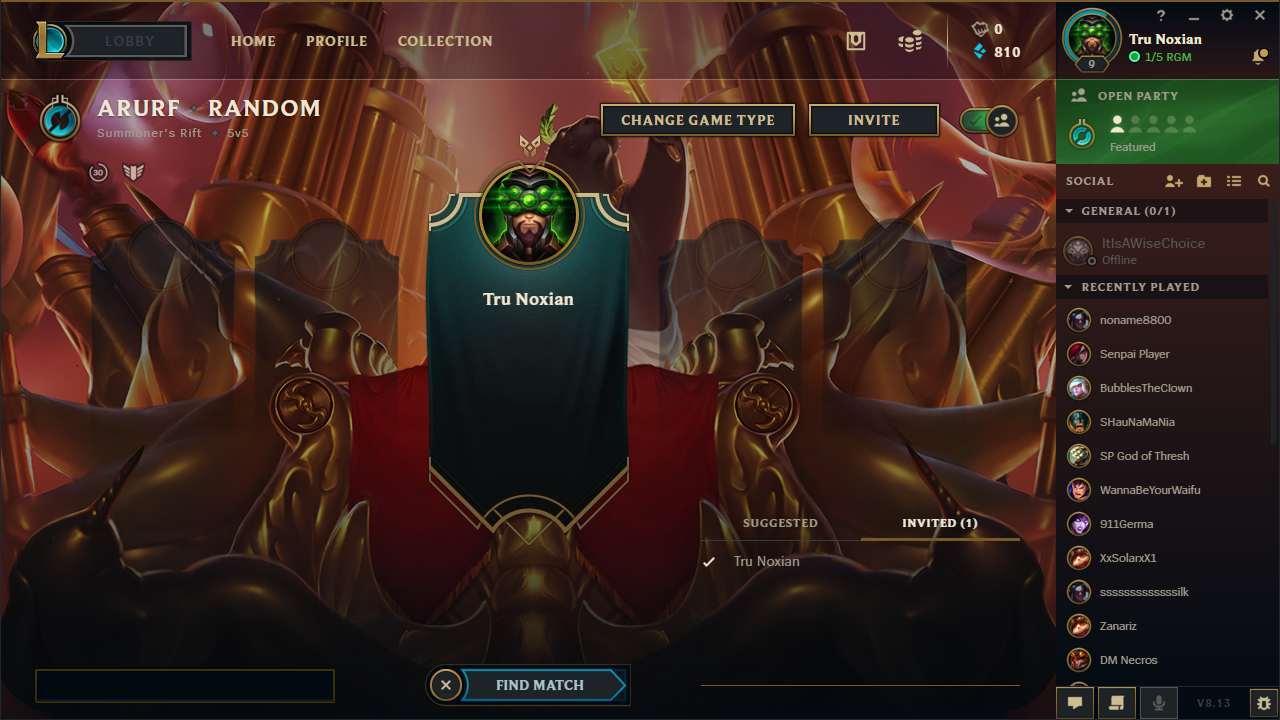Image resolution: width=1280 pixels, height=720 pixels.
Task: Open the client settings gear
Action: coord(1226,15)
